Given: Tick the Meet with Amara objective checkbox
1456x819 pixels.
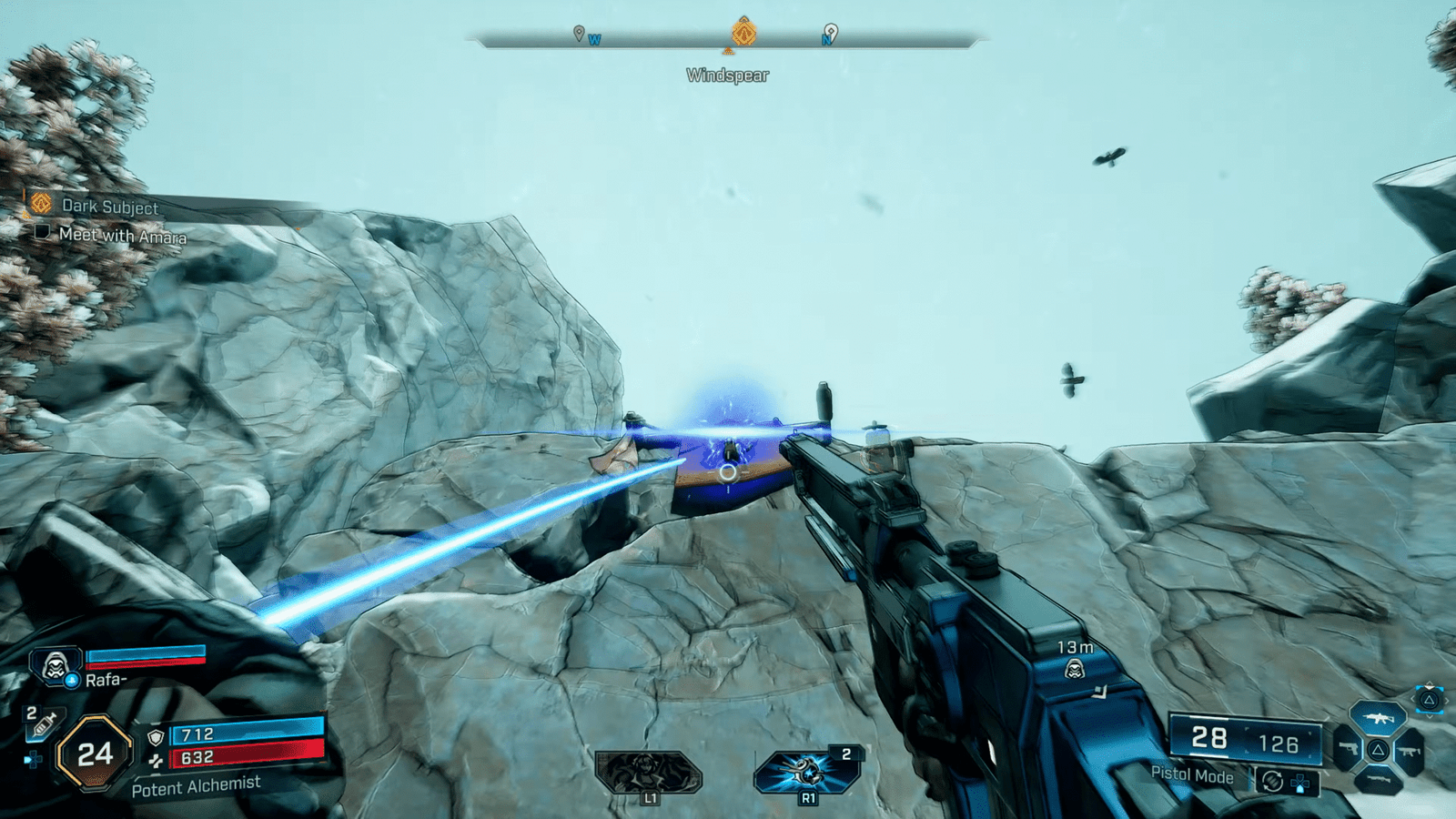Looking at the screenshot, I should point(42,233).
